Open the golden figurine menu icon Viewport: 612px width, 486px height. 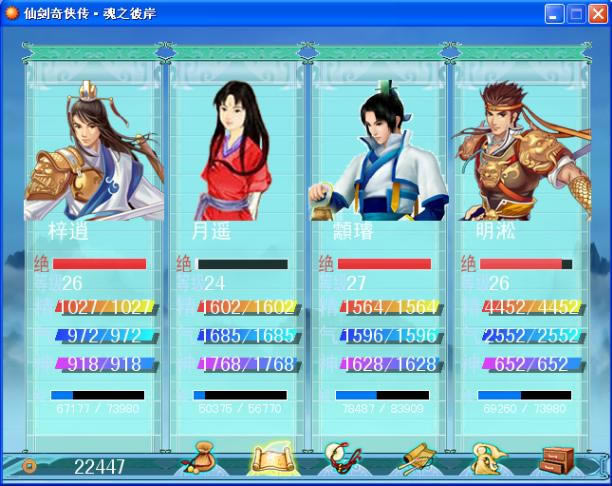(487, 461)
